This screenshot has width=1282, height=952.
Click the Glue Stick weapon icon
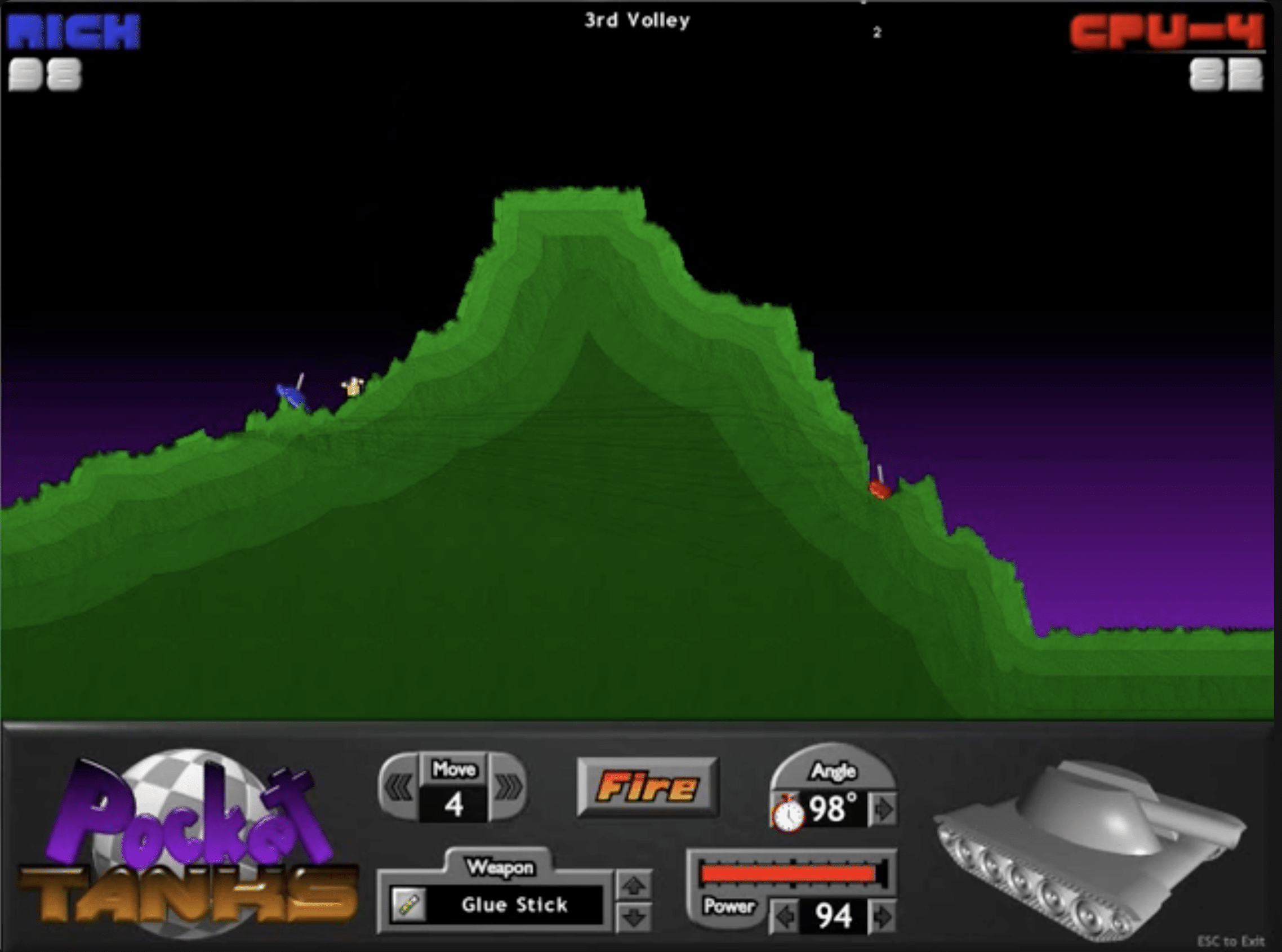(x=410, y=905)
